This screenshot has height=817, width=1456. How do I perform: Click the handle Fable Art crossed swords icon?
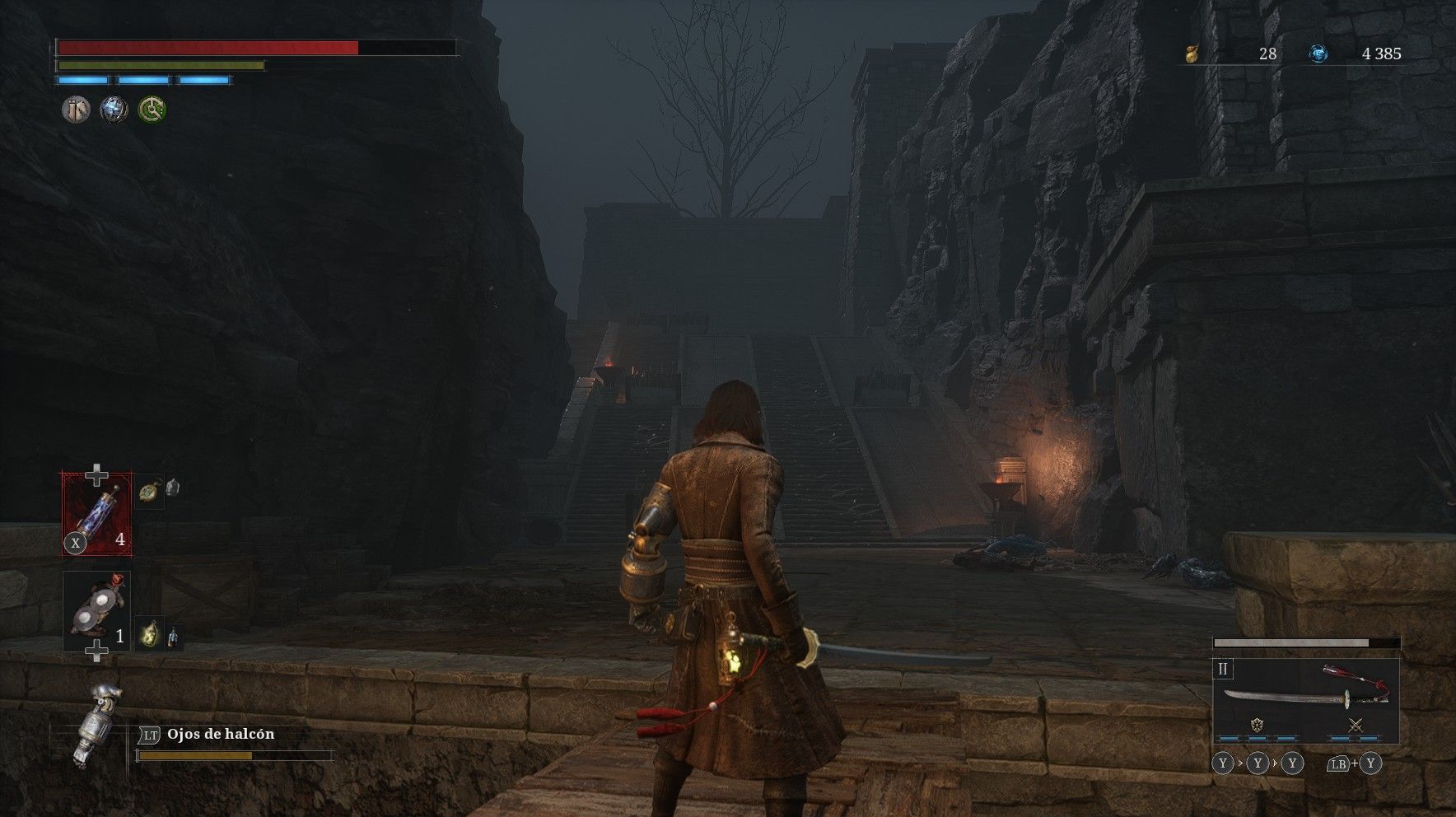click(1356, 726)
